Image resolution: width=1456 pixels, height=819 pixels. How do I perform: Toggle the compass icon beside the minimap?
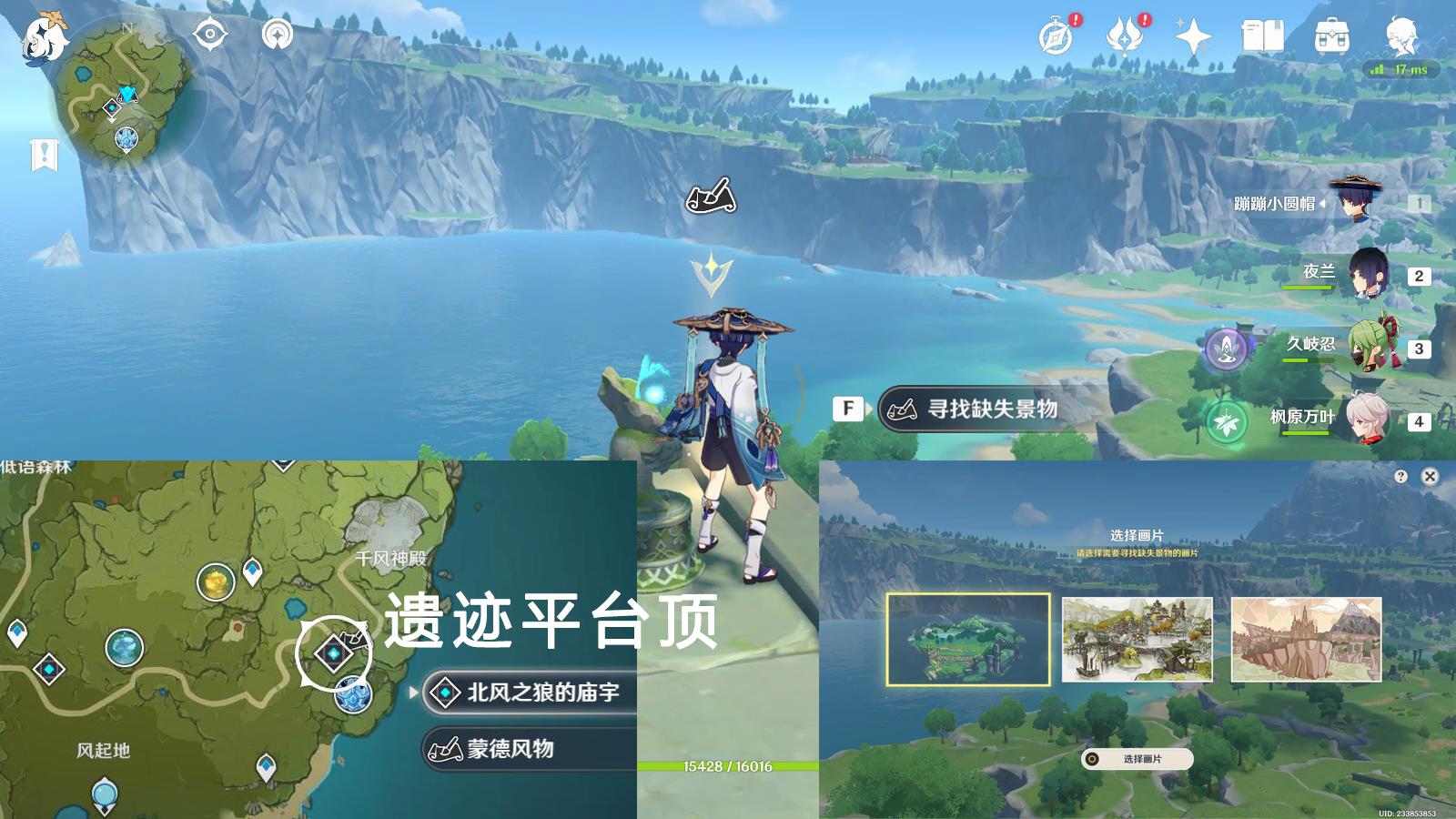click(x=210, y=35)
